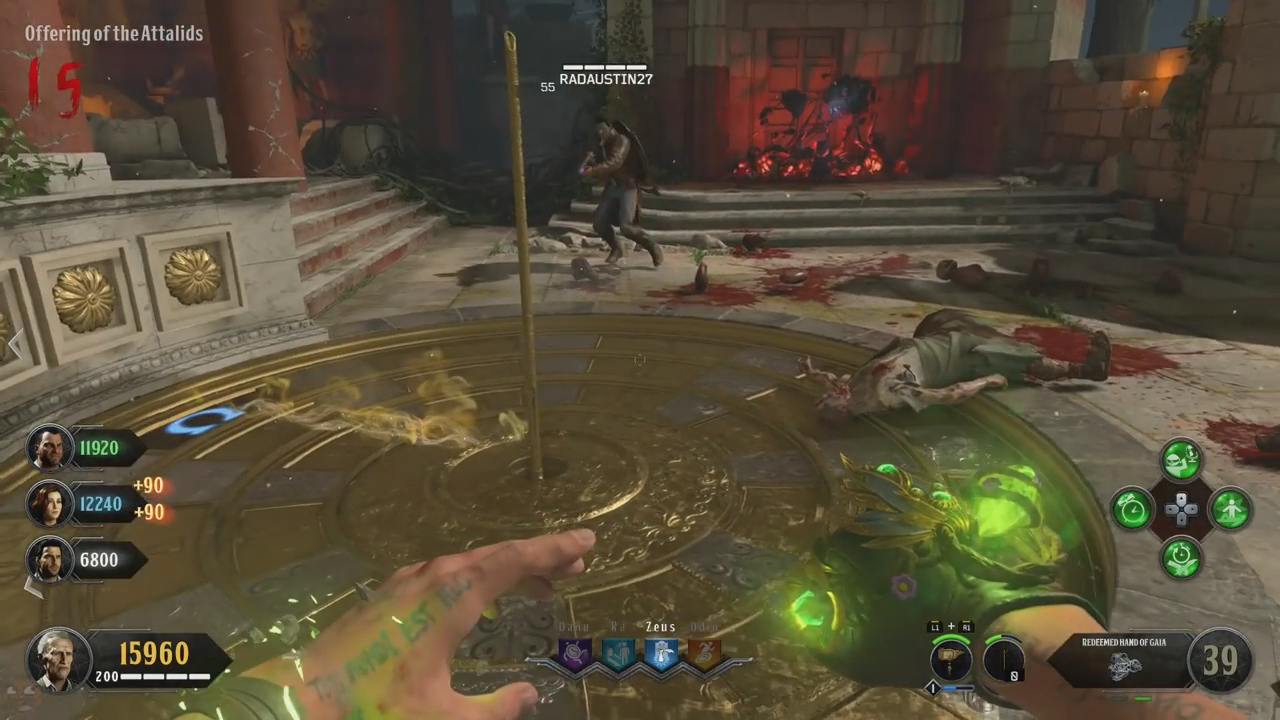Screen dimensions: 1280x720
Task: Select the hammer special weapon icon
Action: tap(951, 660)
